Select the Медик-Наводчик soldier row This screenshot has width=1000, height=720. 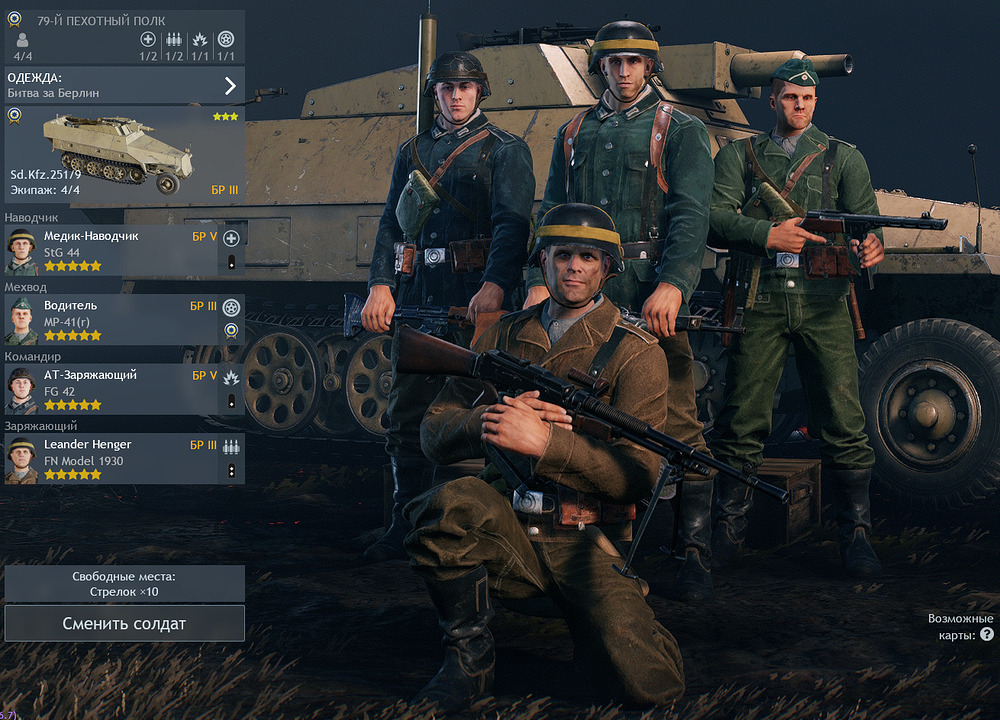(x=110, y=251)
